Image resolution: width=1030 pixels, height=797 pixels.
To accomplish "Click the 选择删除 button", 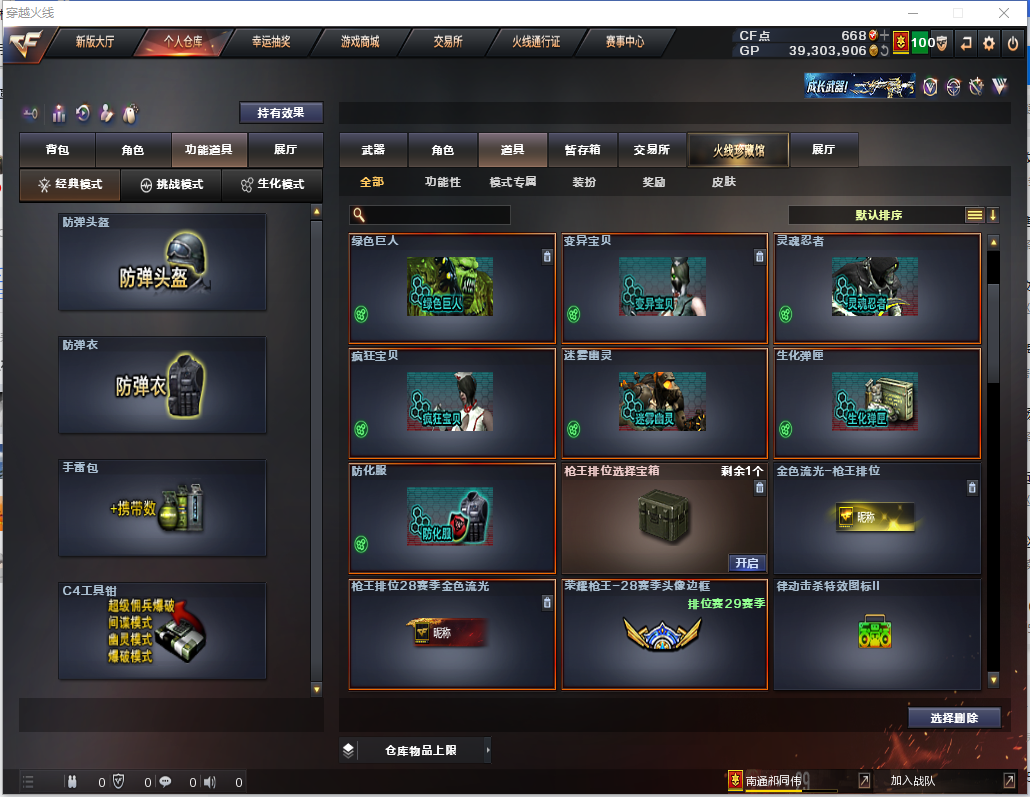I will tap(954, 718).
